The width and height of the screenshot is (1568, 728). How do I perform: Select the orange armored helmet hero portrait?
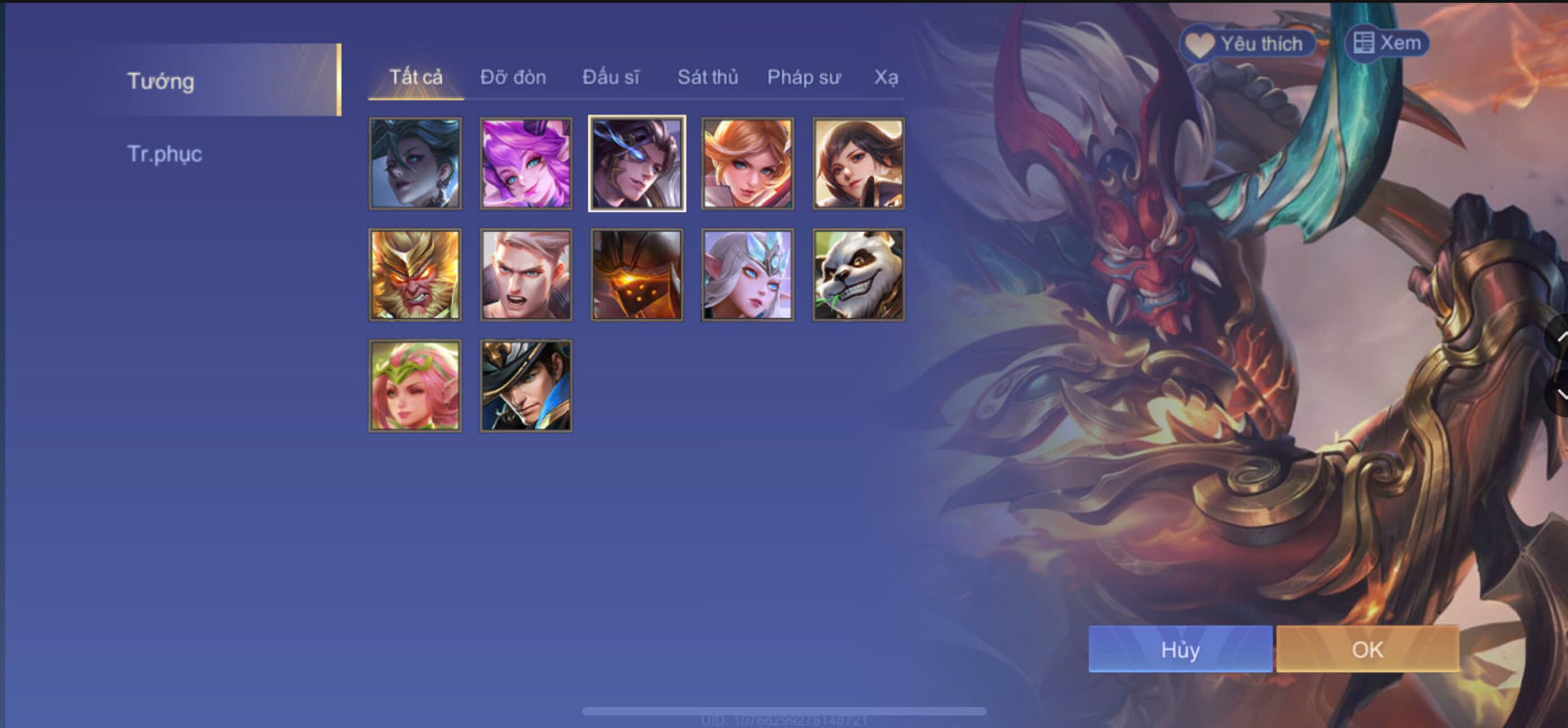tap(637, 274)
